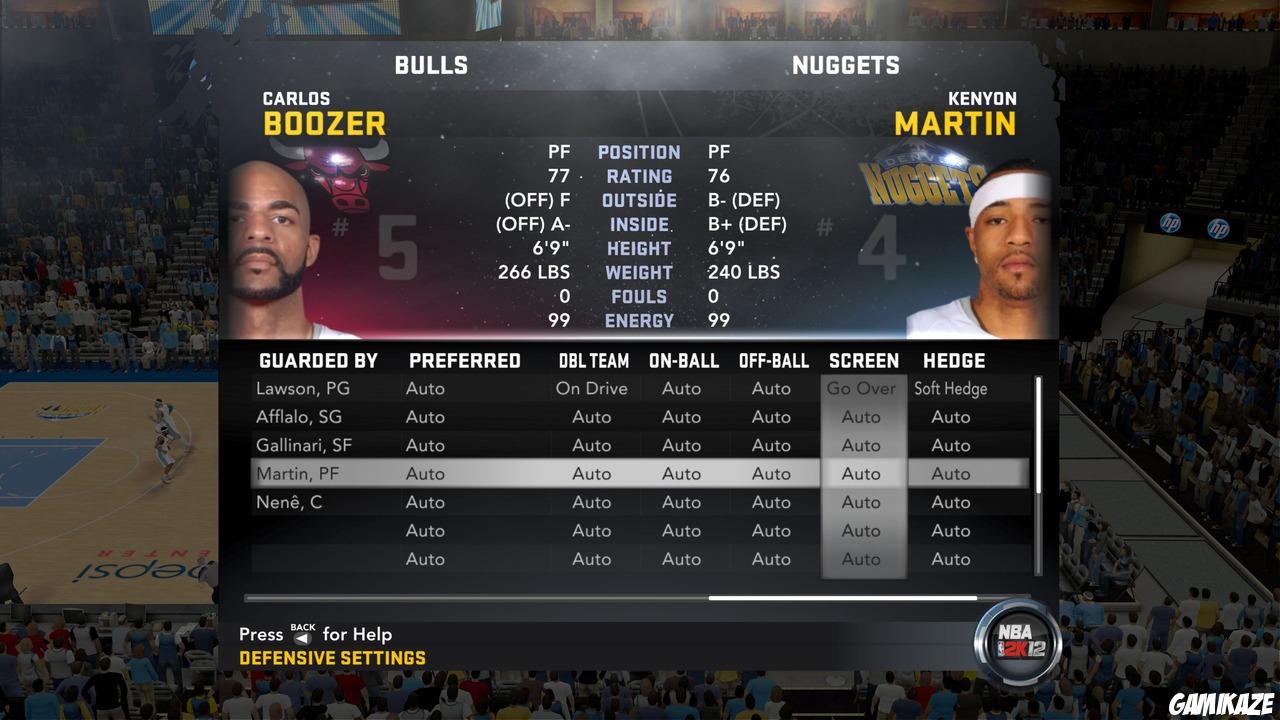This screenshot has height=720, width=1280.
Task: Select the SCREEN column header
Action: click(x=863, y=360)
